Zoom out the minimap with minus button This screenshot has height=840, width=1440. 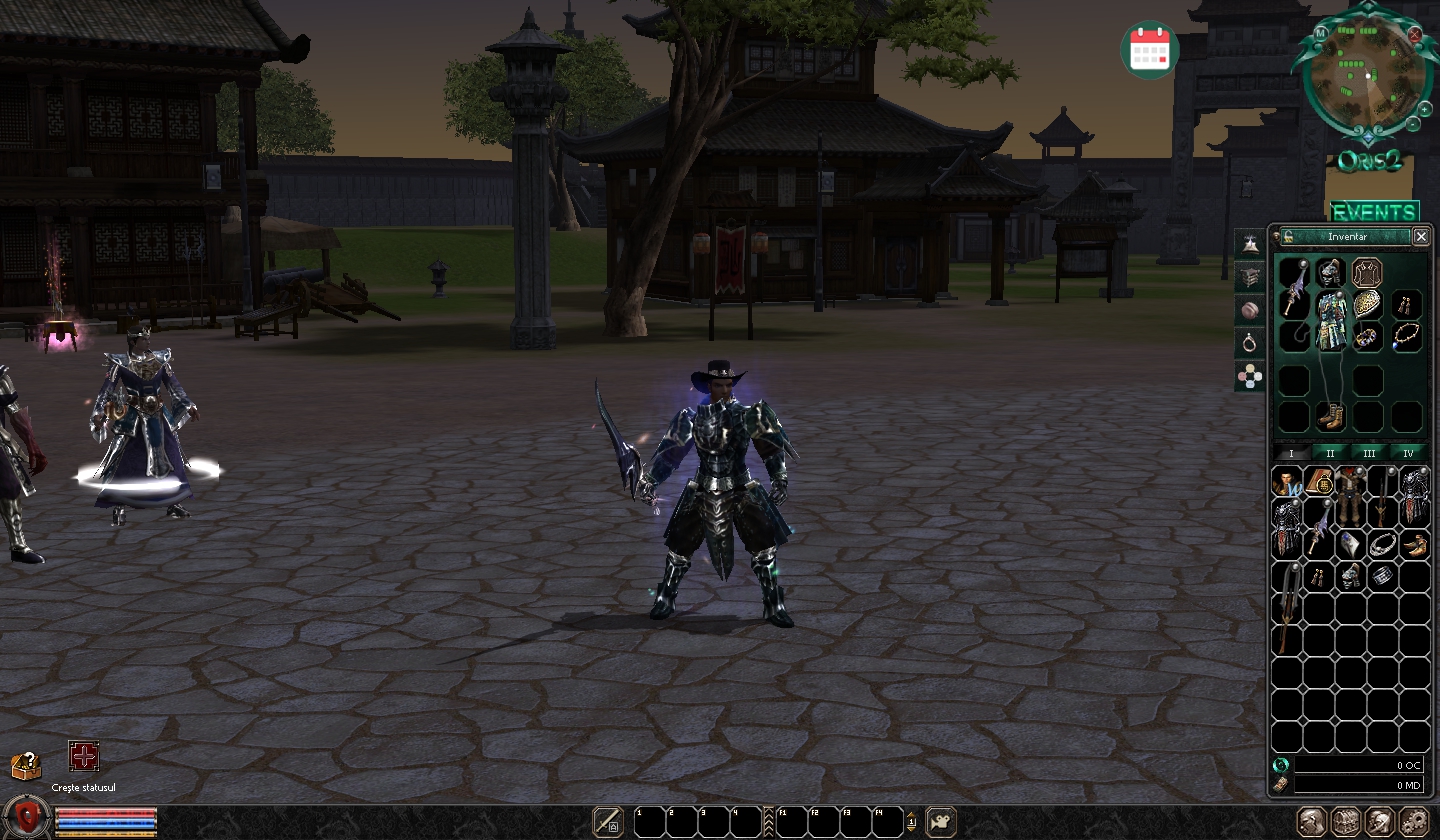click(1412, 124)
